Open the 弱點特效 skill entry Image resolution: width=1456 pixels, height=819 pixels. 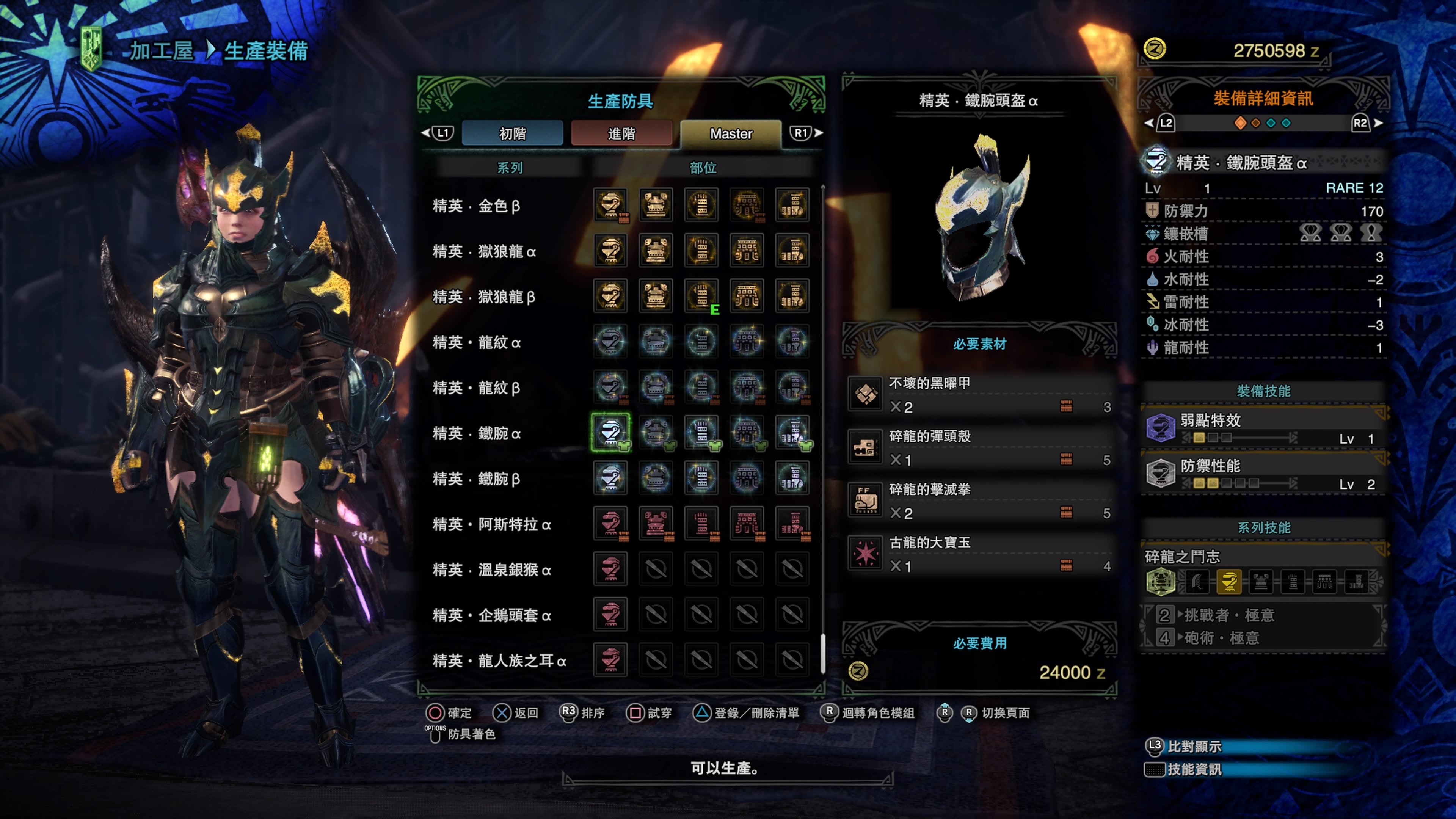pos(1263,428)
